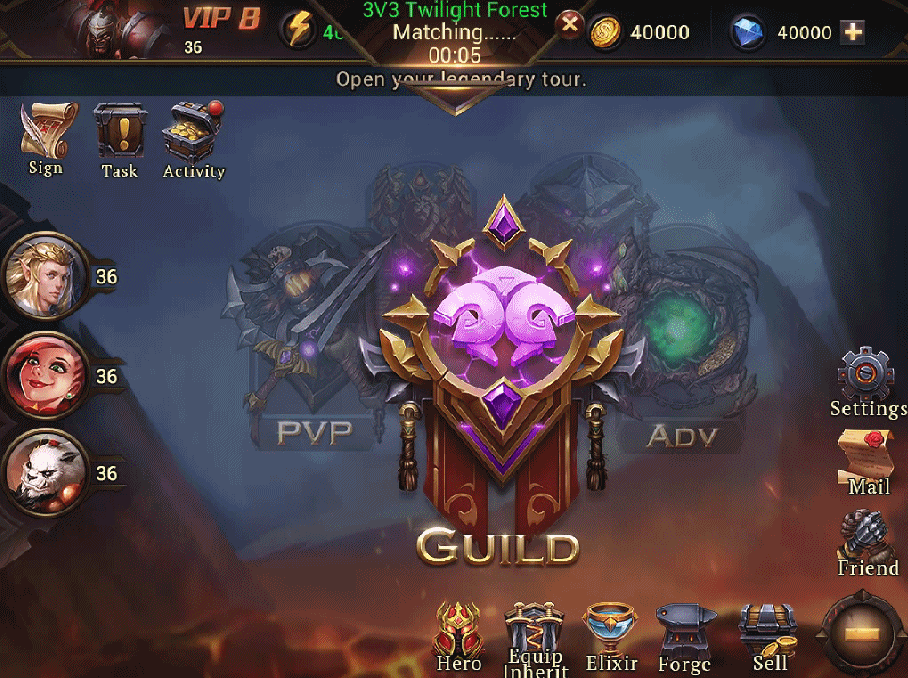Choose the ADV adventure mode emblem
The width and height of the screenshot is (908, 678).
coord(681,340)
